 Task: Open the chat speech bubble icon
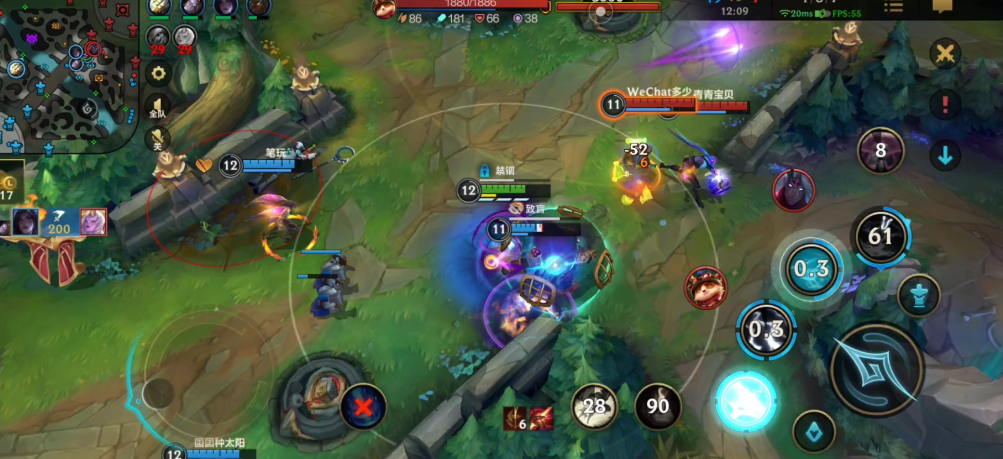click(942, 8)
